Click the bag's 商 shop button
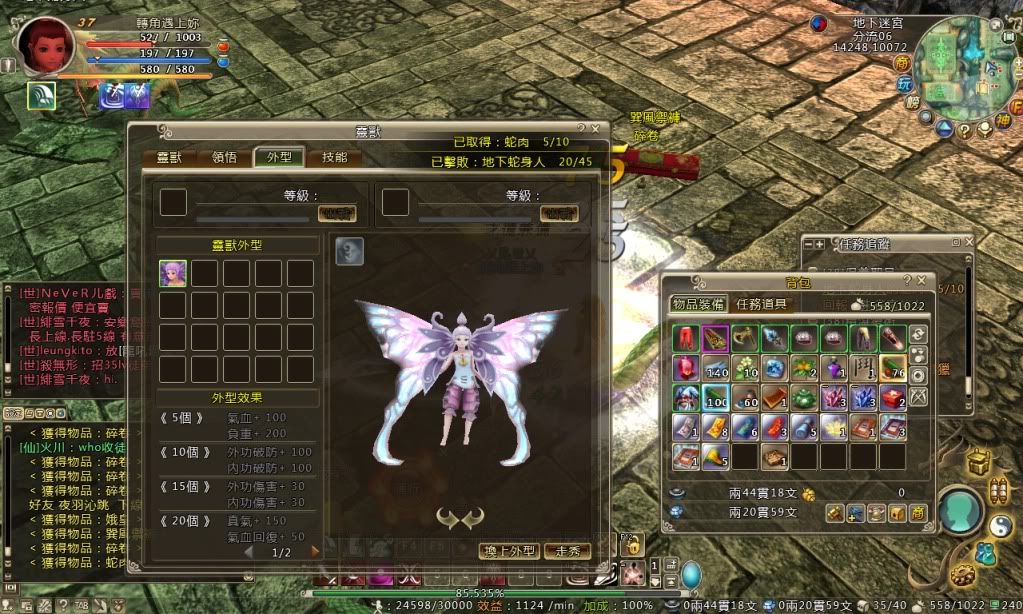The width and height of the screenshot is (1023, 614). (918, 513)
